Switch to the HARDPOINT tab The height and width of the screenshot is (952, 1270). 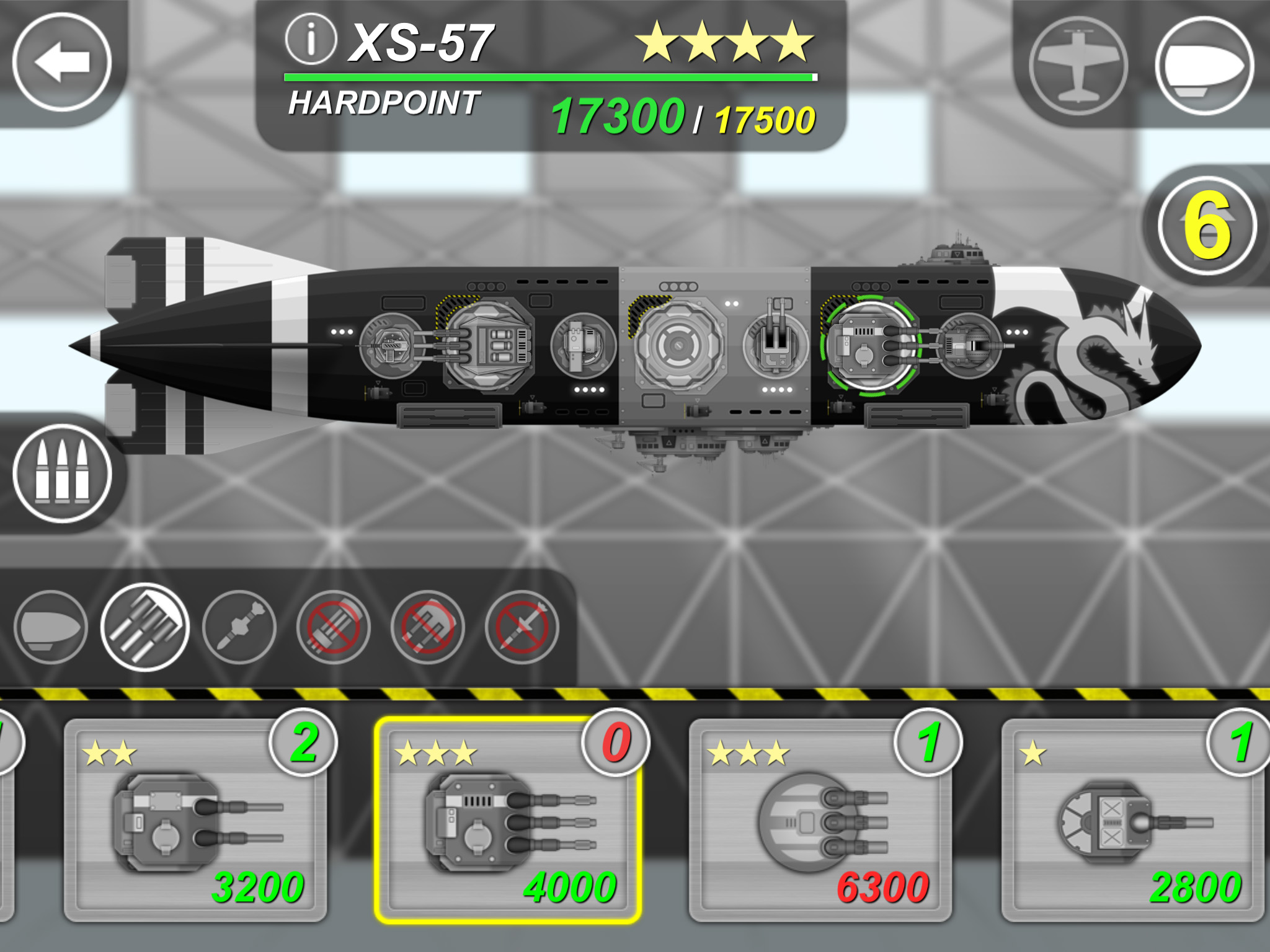[x=383, y=99]
